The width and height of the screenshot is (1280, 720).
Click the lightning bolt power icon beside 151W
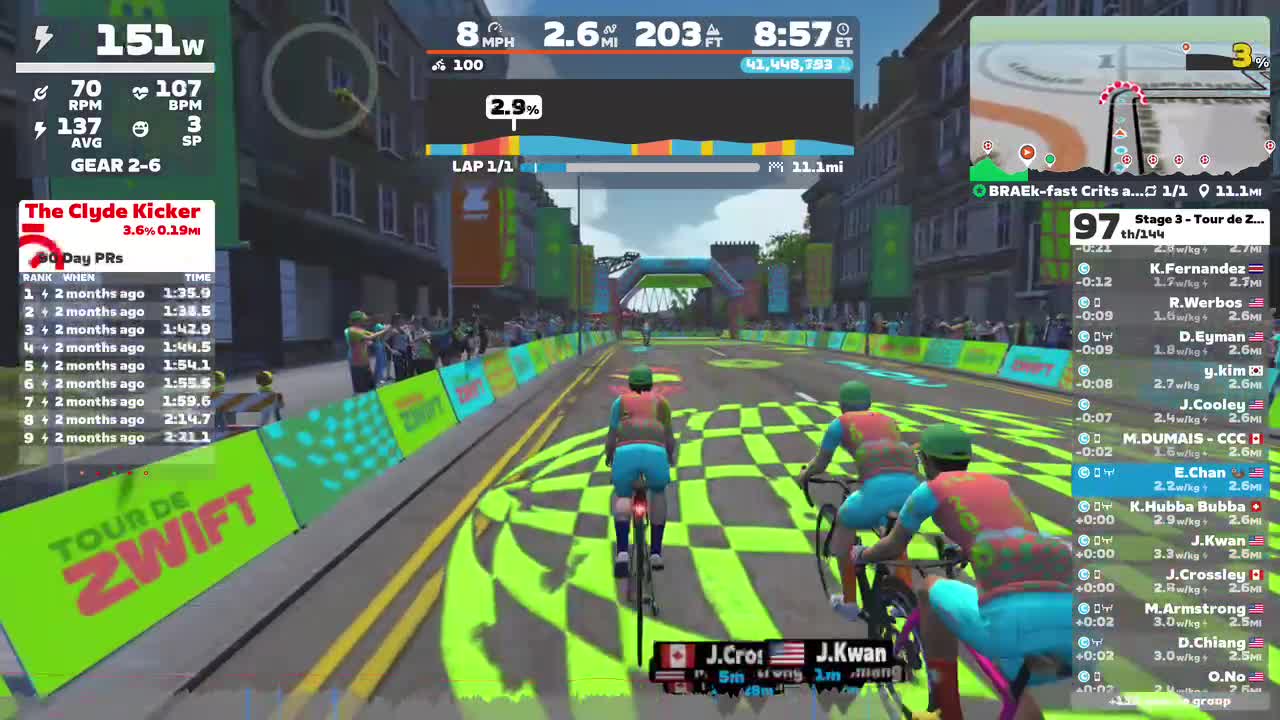pyautogui.click(x=42, y=40)
